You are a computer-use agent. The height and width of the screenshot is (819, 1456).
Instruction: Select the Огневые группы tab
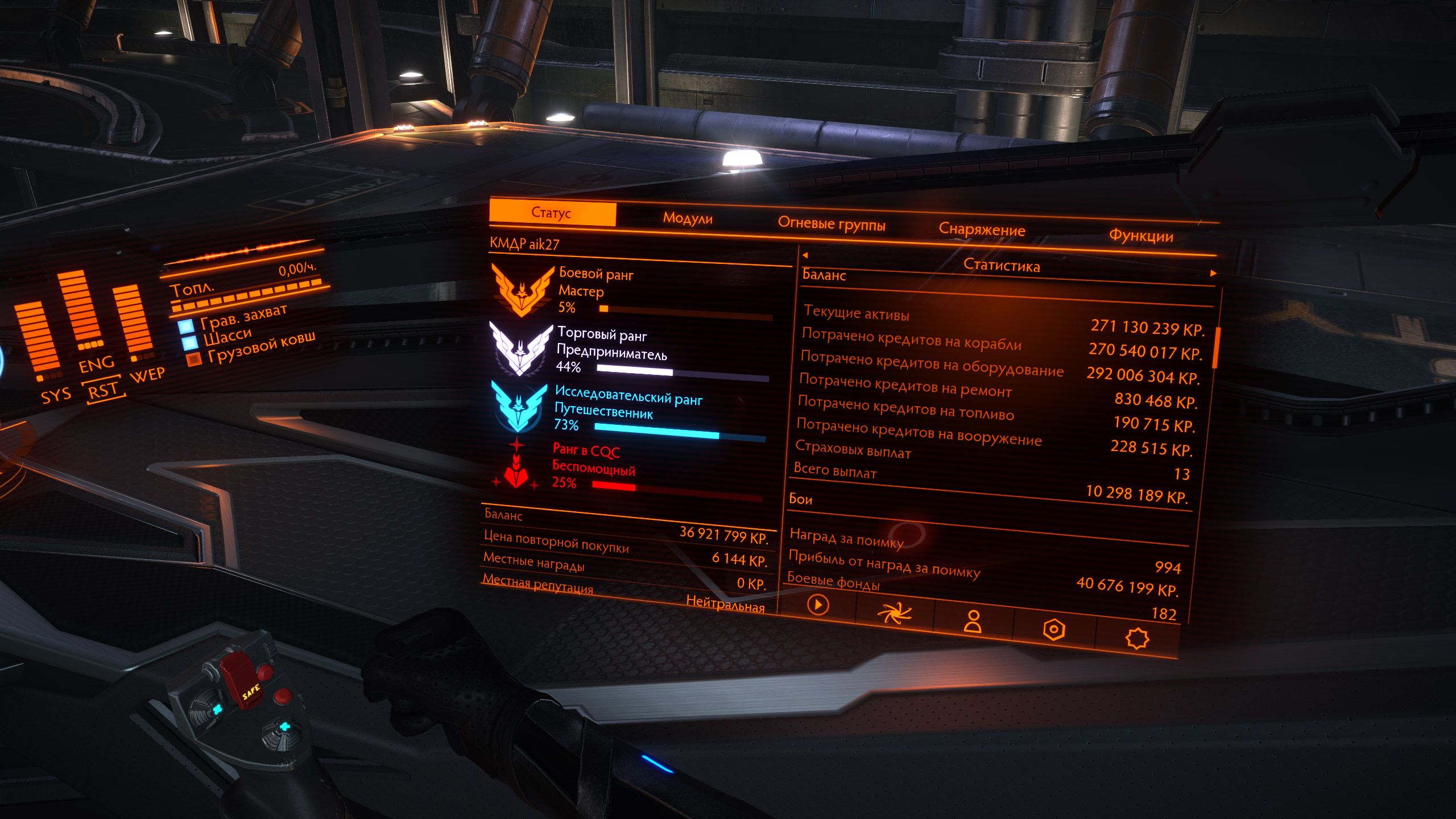pyautogui.click(x=832, y=224)
